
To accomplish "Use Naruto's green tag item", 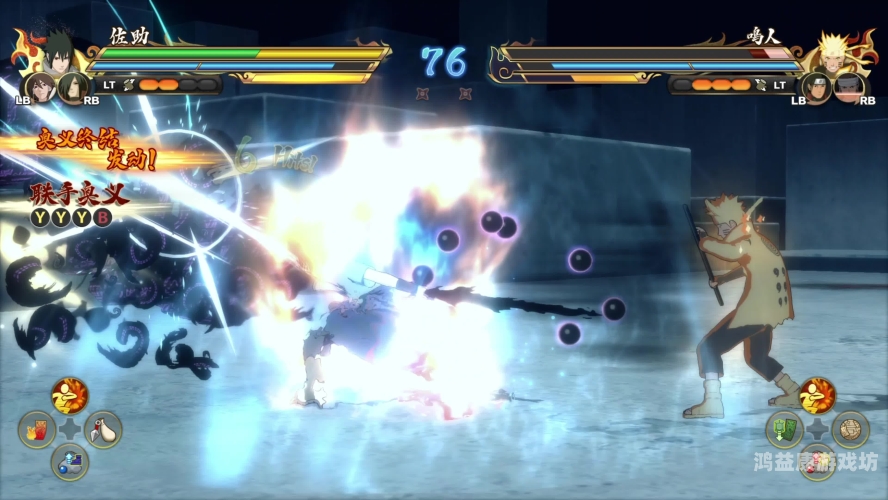I will click(x=784, y=430).
